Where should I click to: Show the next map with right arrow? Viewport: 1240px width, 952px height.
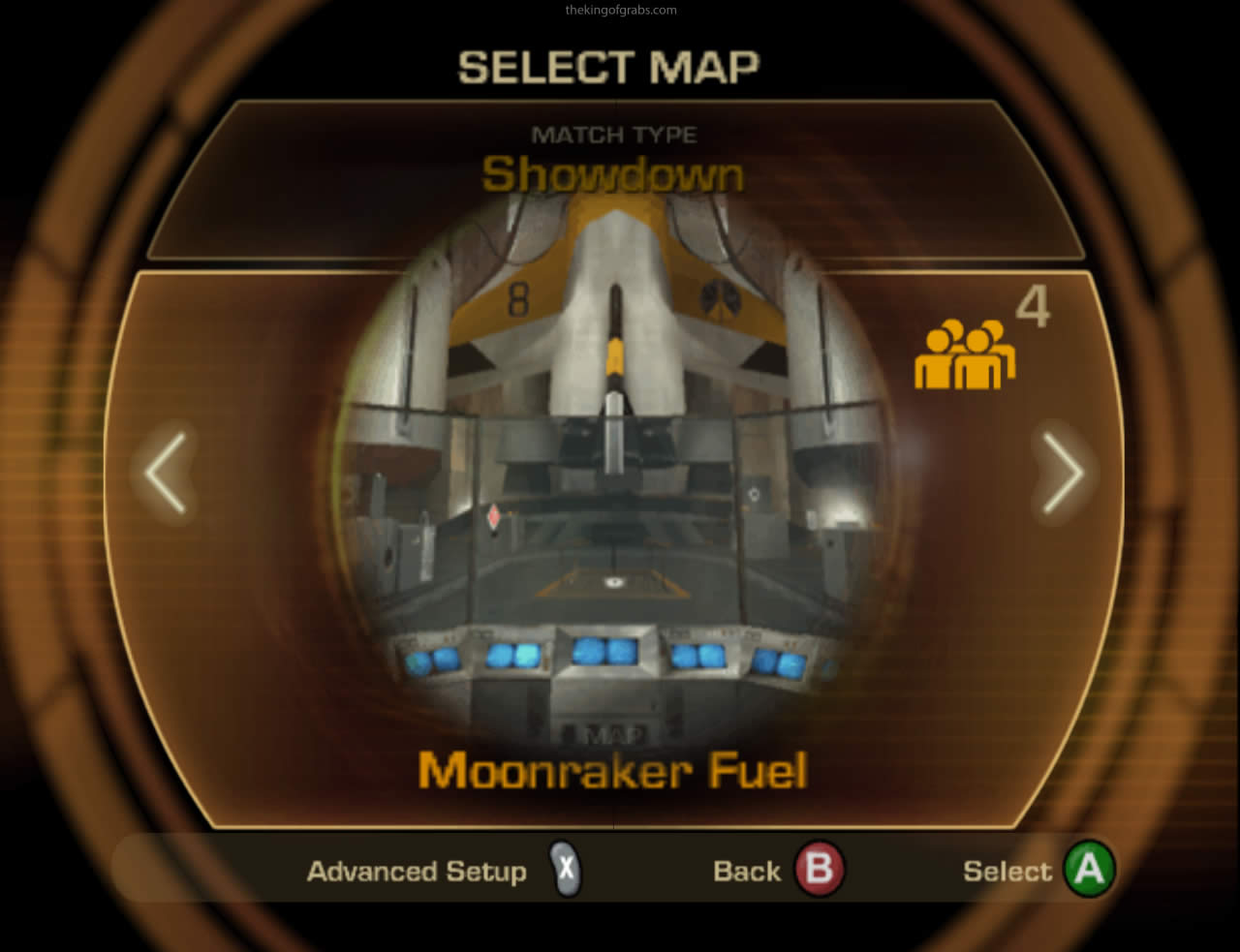1063,473
